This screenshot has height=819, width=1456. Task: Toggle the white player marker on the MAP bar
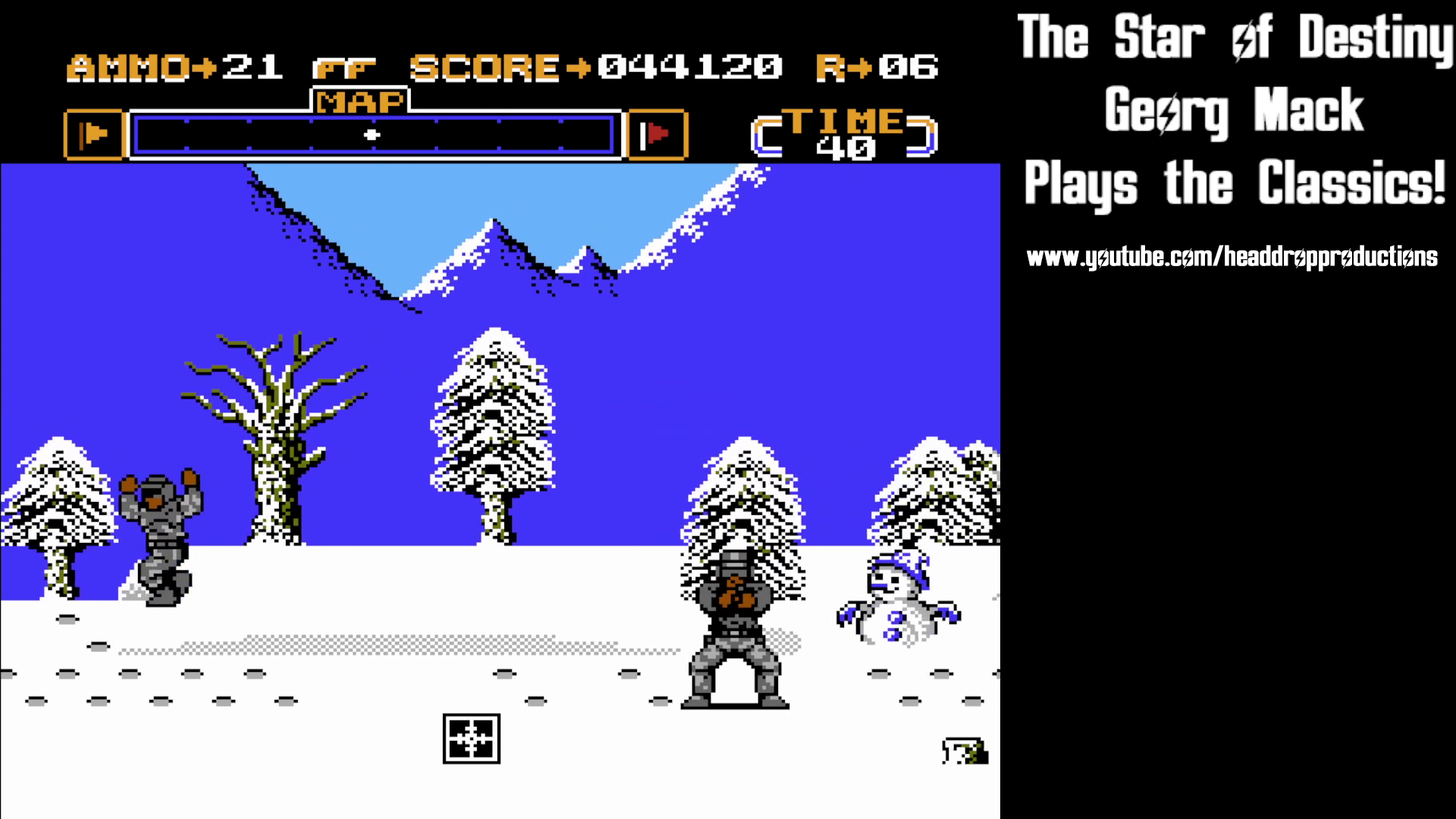(371, 134)
